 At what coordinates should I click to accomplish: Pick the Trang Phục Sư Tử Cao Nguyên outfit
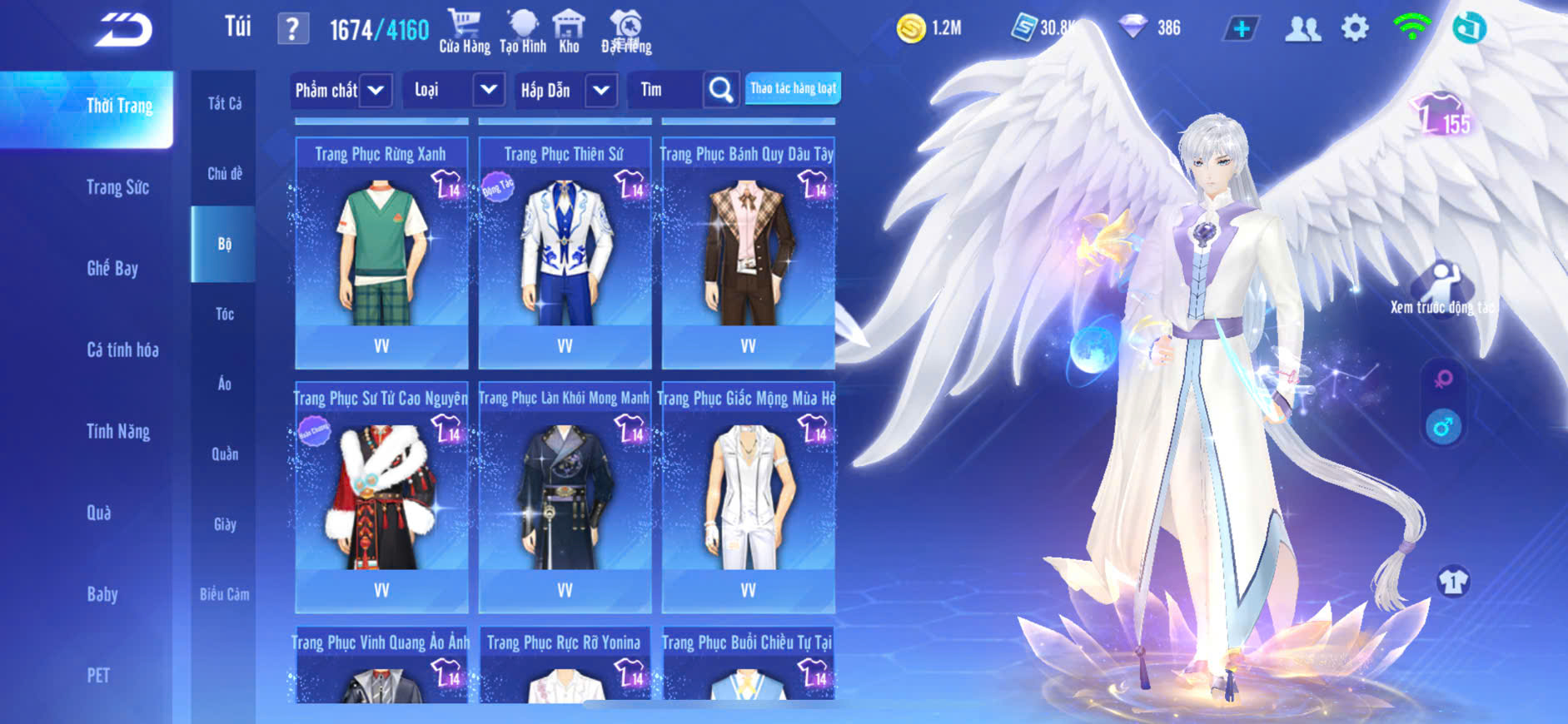click(381, 497)
